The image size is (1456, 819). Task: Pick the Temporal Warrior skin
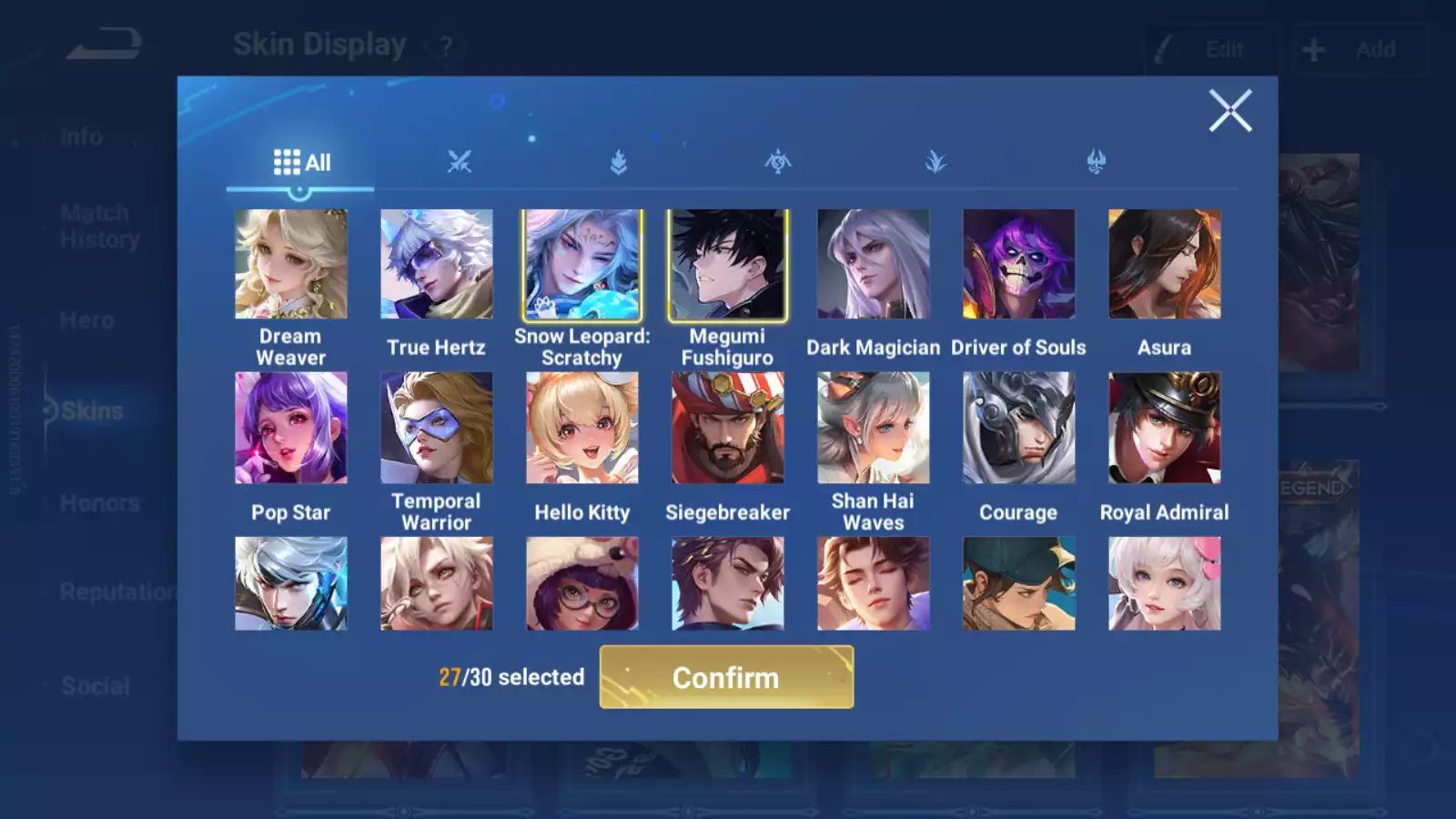[x=437, y=428]
